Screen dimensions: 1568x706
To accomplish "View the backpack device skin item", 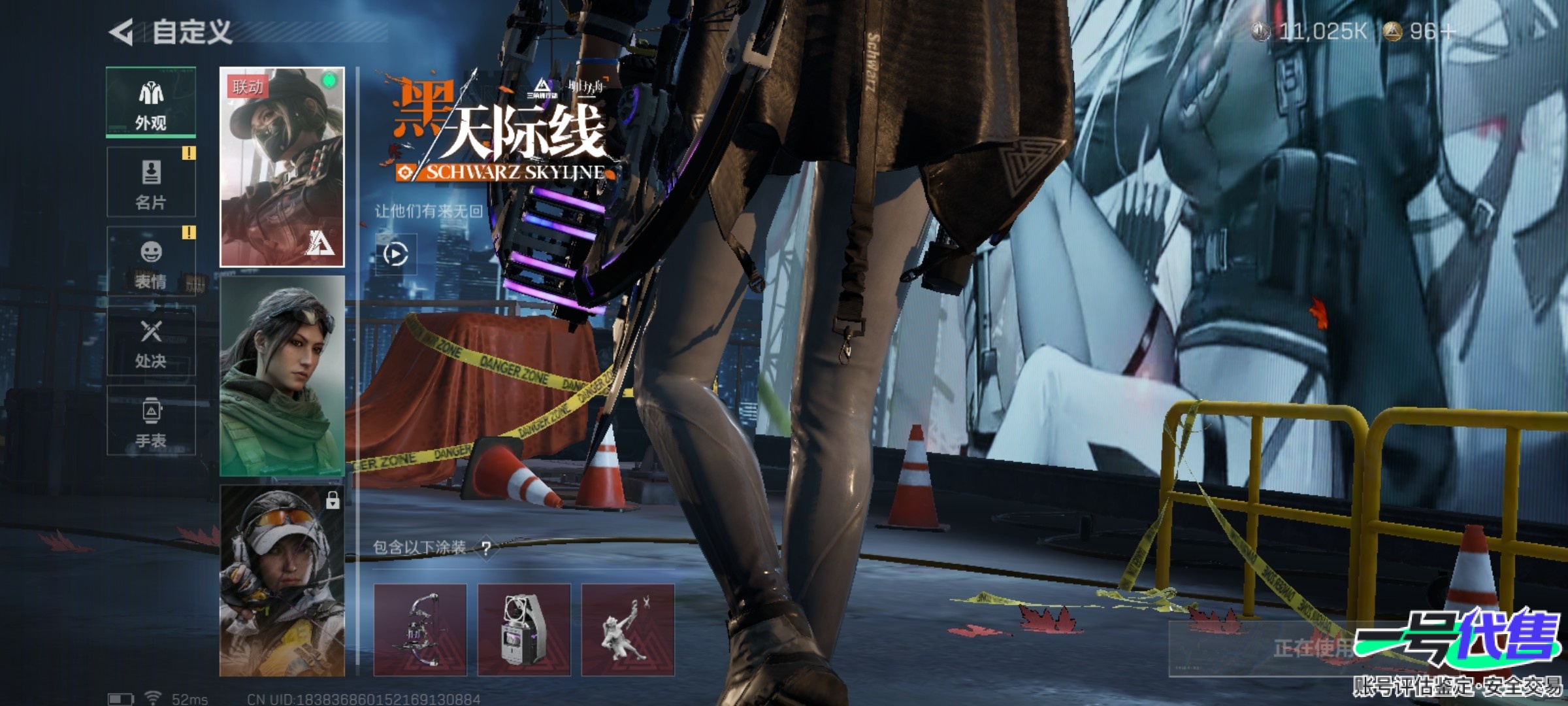I will [524, 630].
